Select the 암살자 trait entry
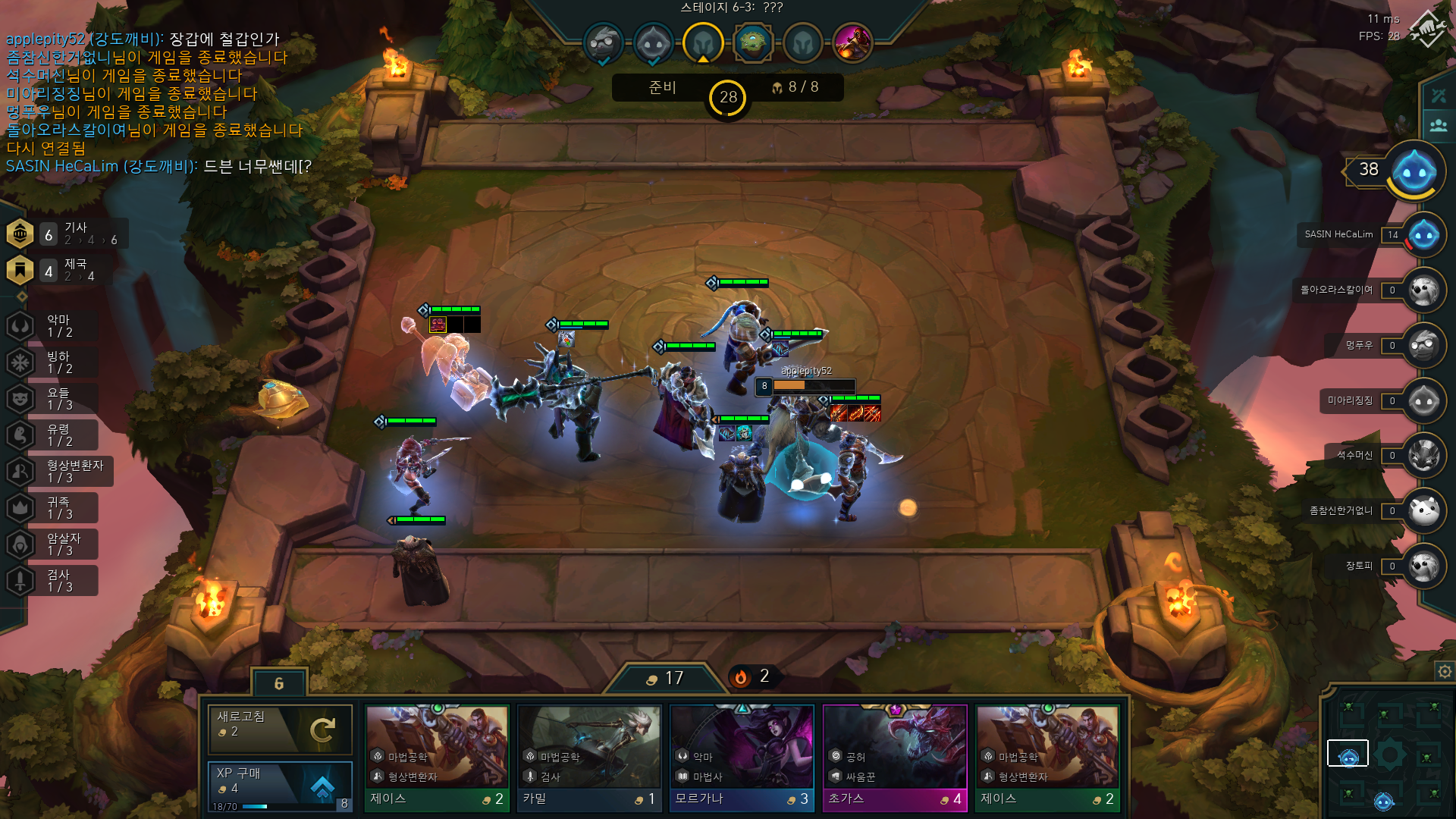This screenshot has width=1456, height=819. [53, 544]
